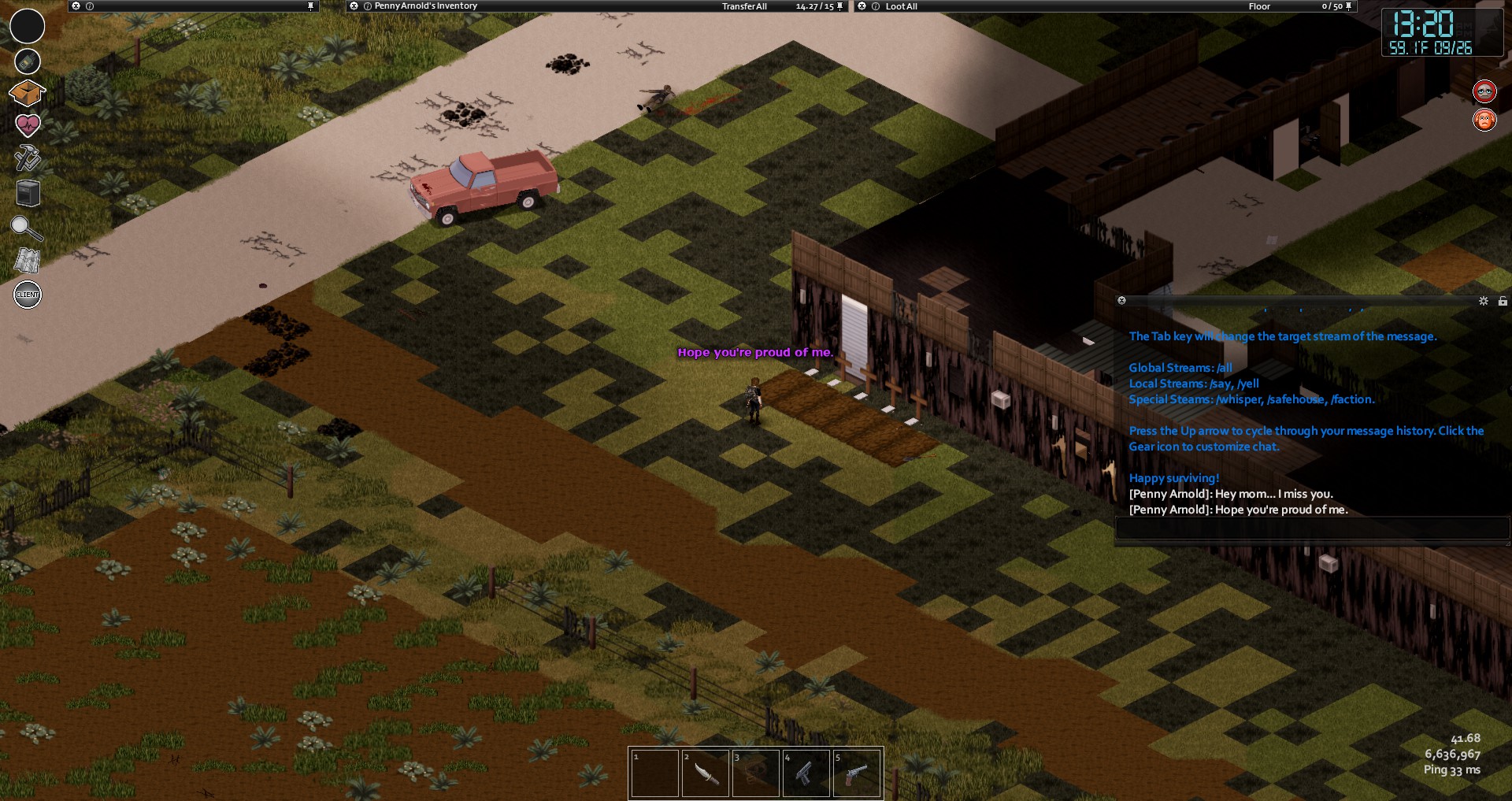
Task: Open the crafting hammer and ruler icon
Action: point(28,158)
